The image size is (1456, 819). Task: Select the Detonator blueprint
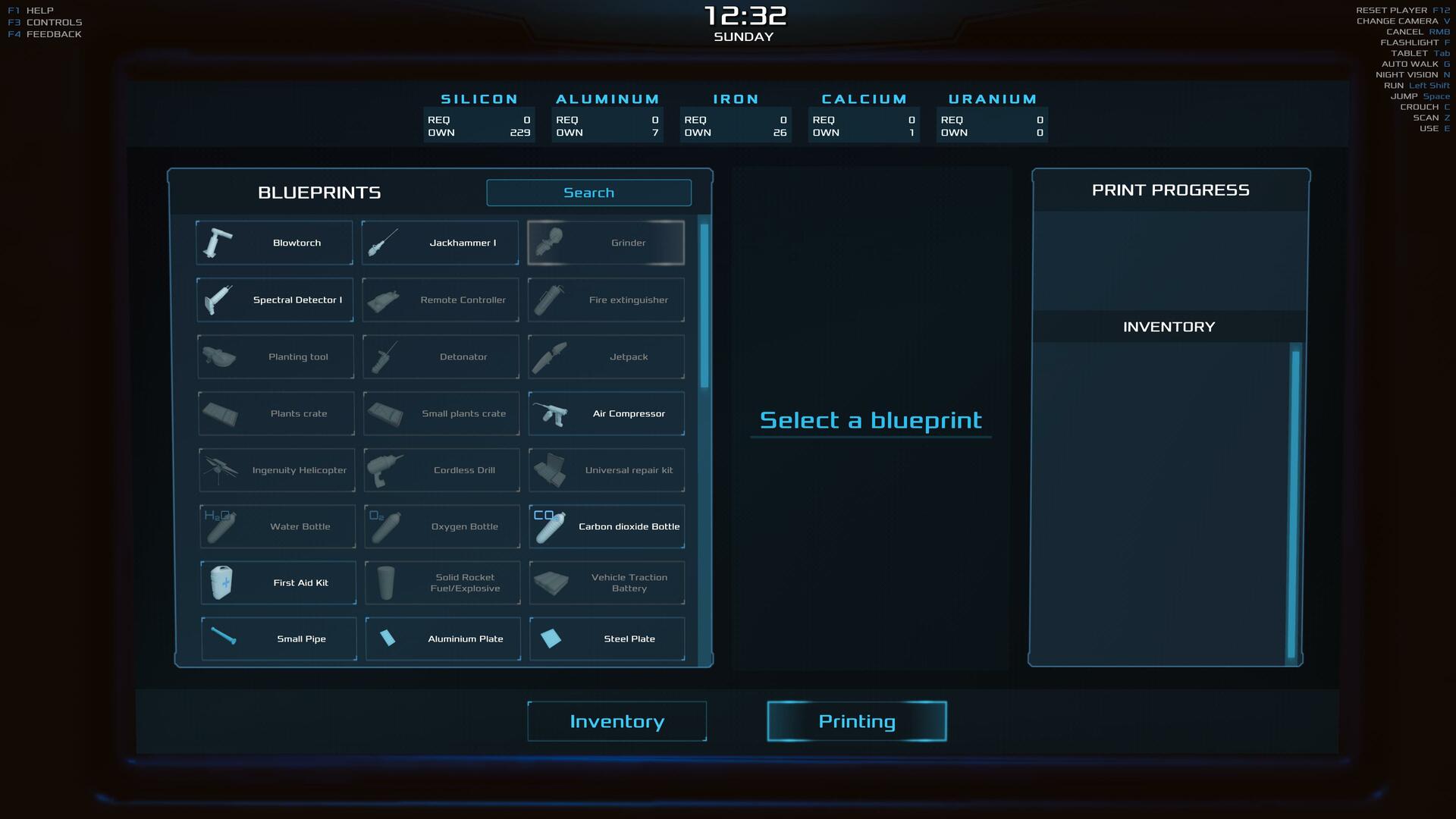(441, 356)
